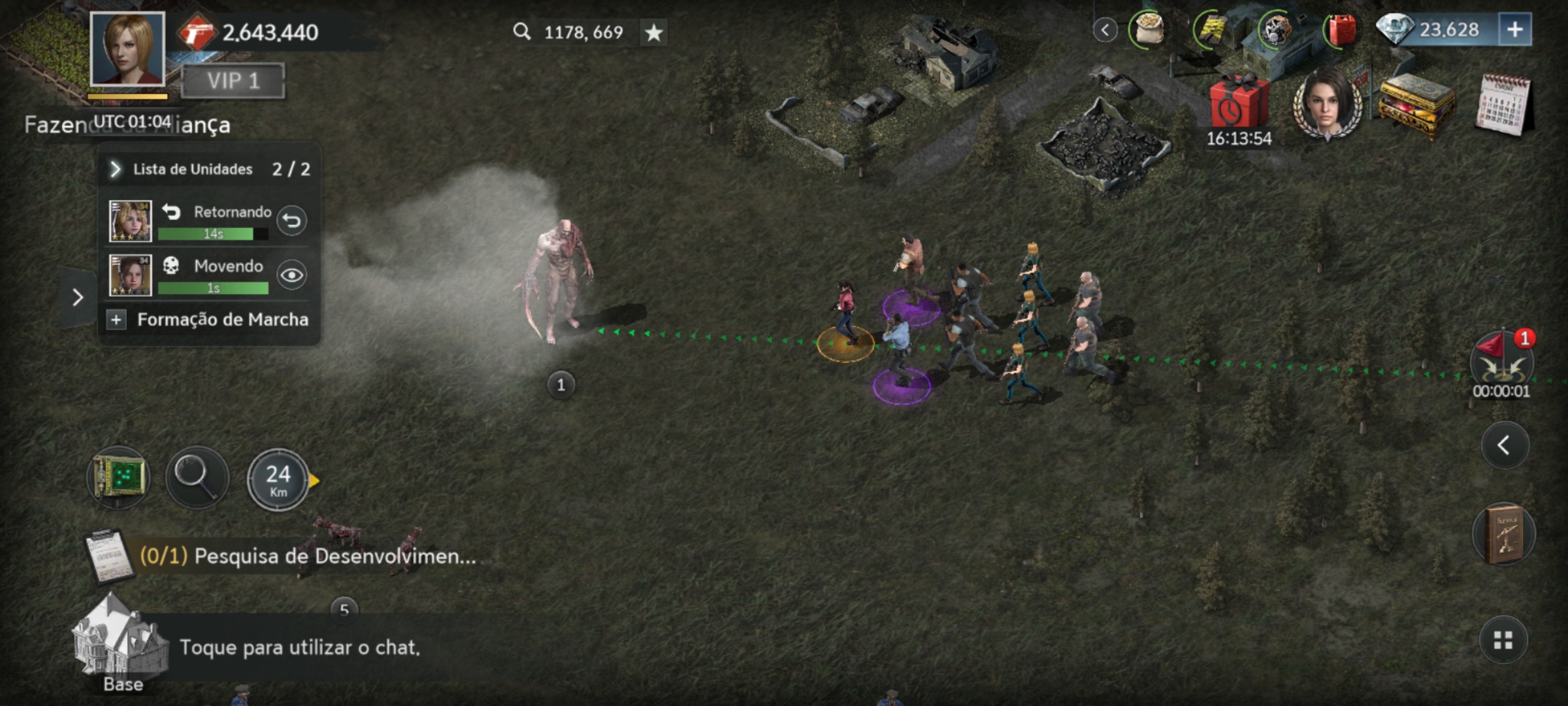The image size is (1568, 706).
Task: Recall the Retornando unit with return button
Action: click(291, 221)
